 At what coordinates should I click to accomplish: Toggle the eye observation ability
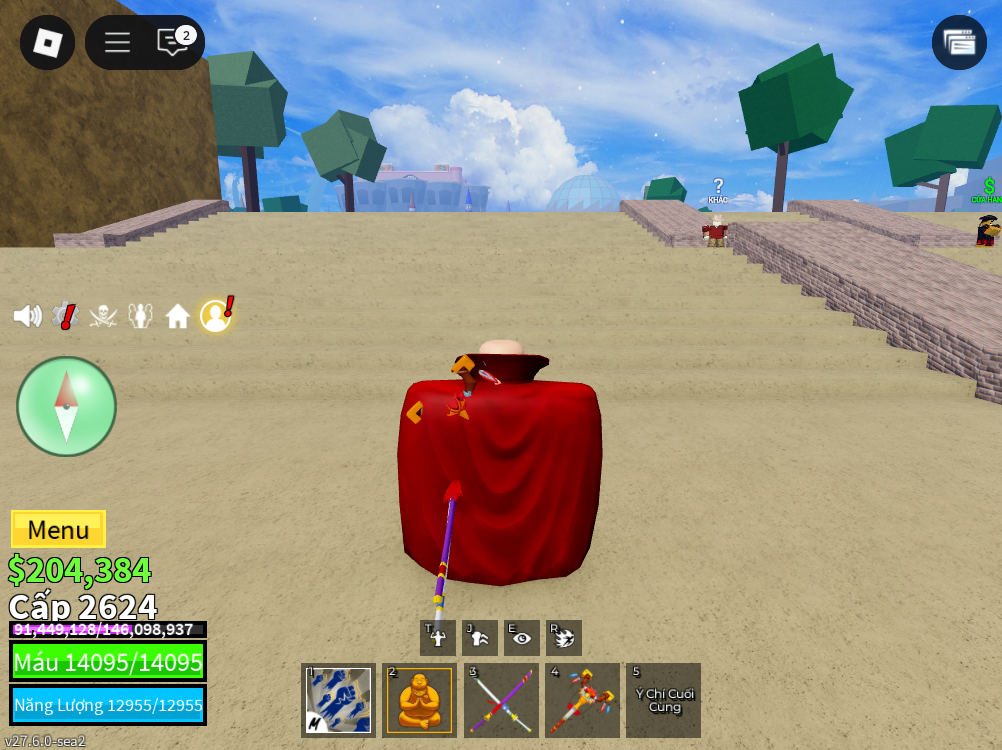[522, 638]
